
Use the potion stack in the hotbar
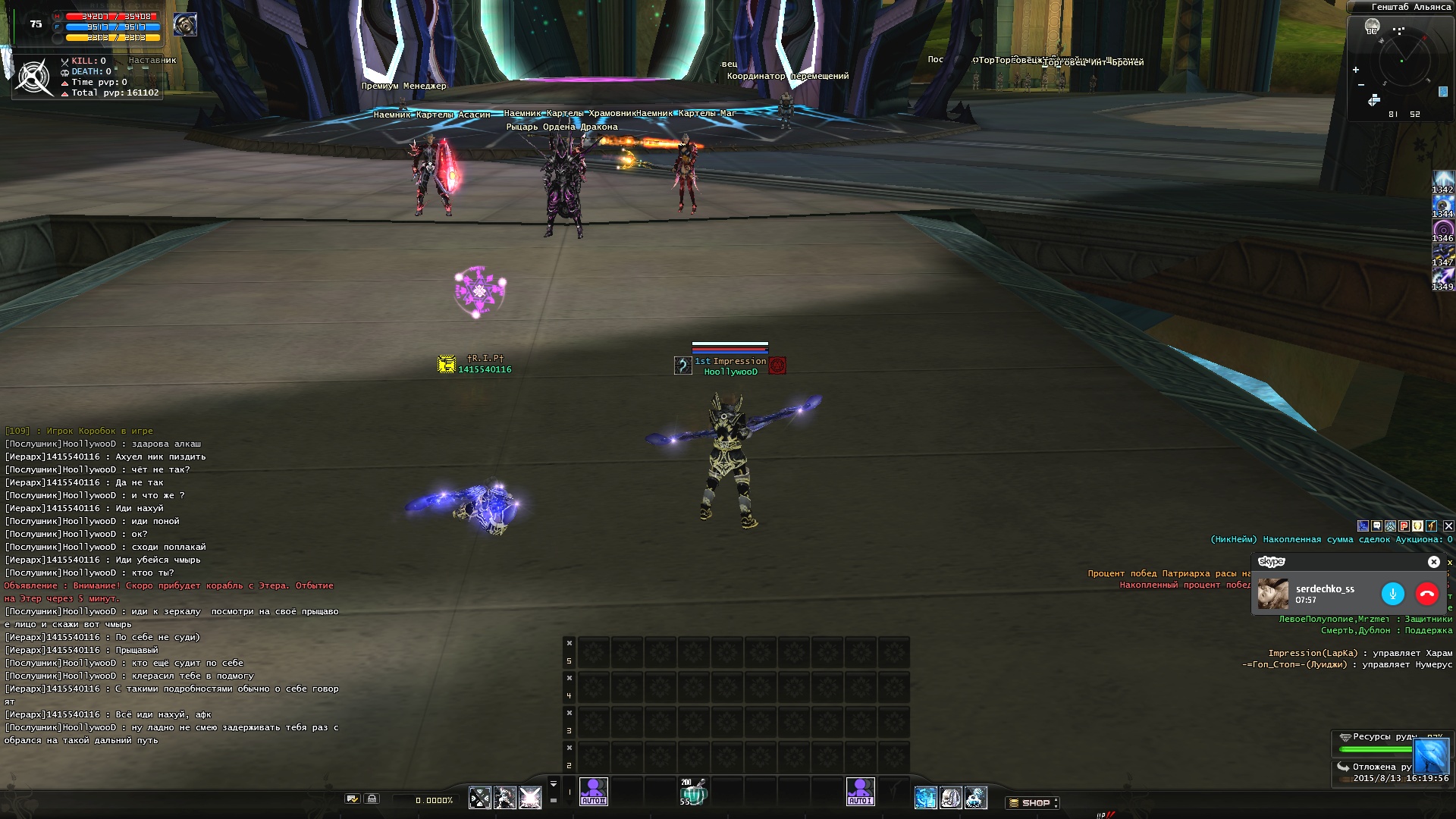coord(692,792)
